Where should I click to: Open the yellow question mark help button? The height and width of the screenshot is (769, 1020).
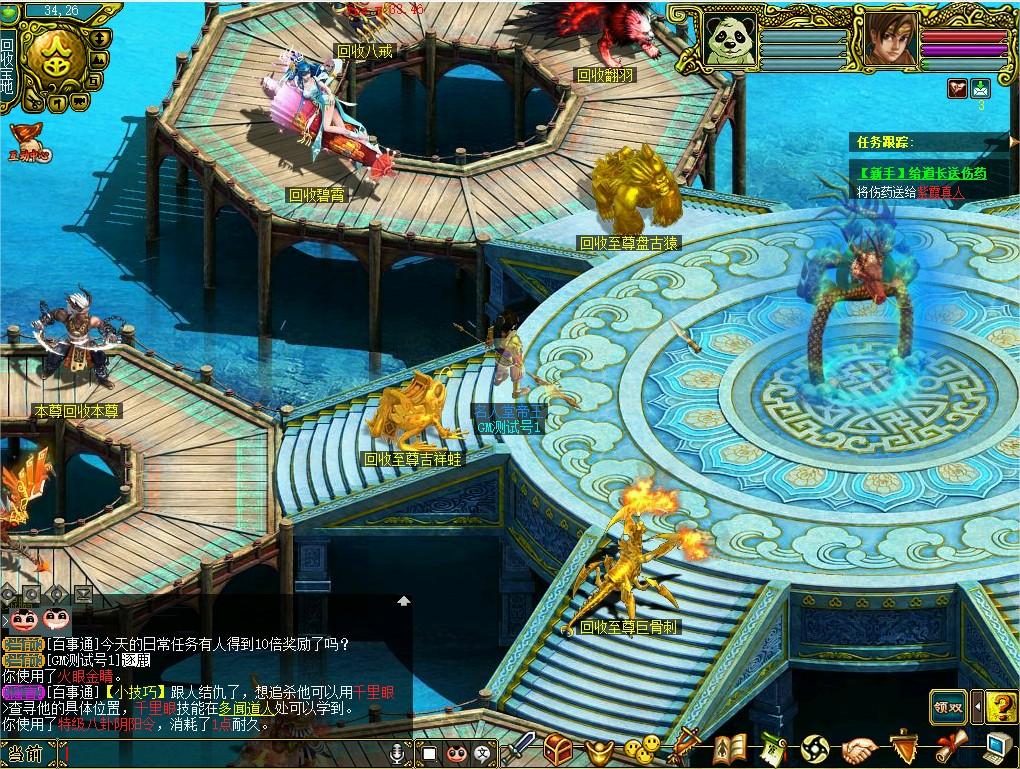[1000, 707]
